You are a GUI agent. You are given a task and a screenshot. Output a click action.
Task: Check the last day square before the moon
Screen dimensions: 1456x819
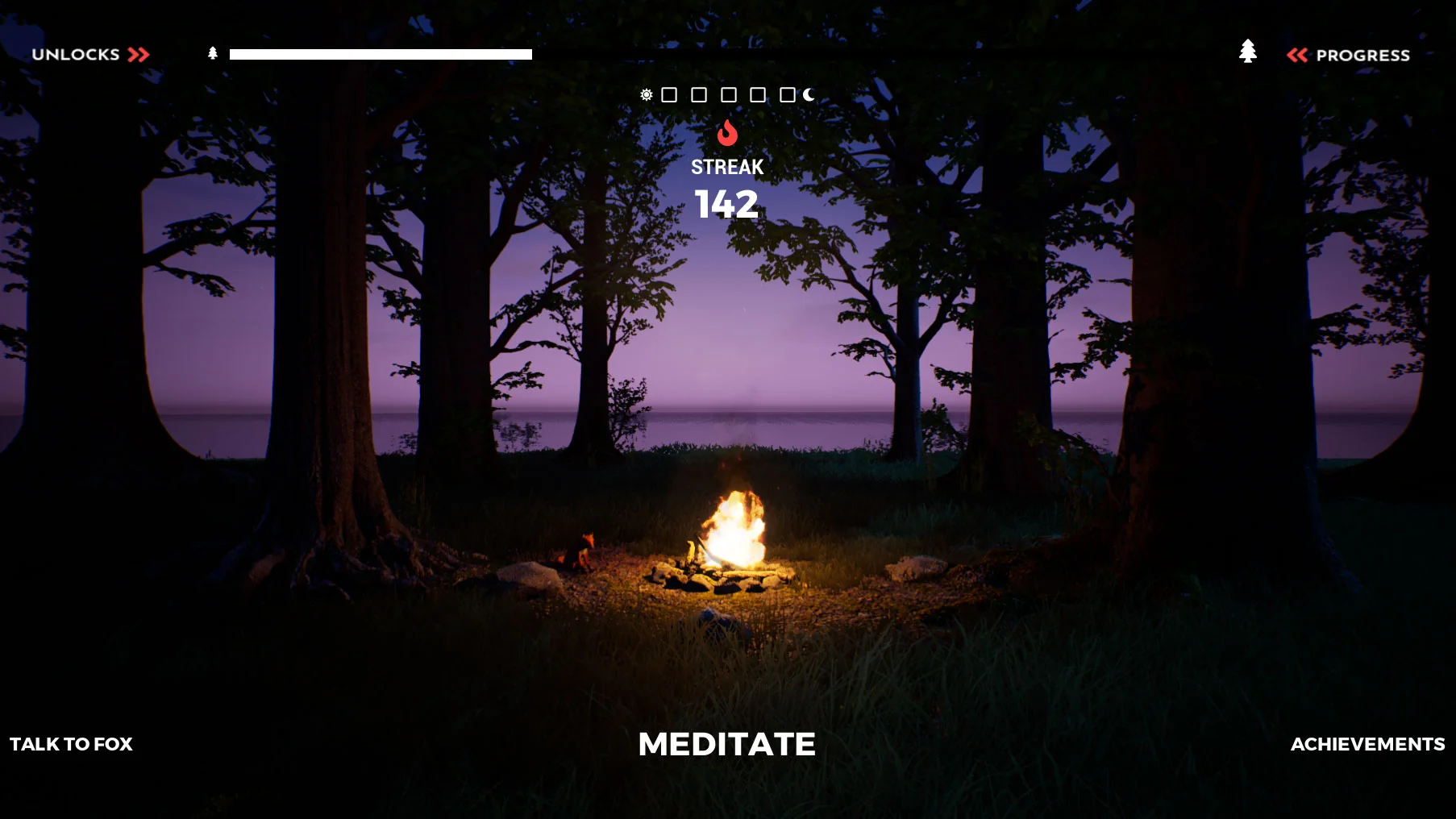pyautogui.click(x=788, y=95)
